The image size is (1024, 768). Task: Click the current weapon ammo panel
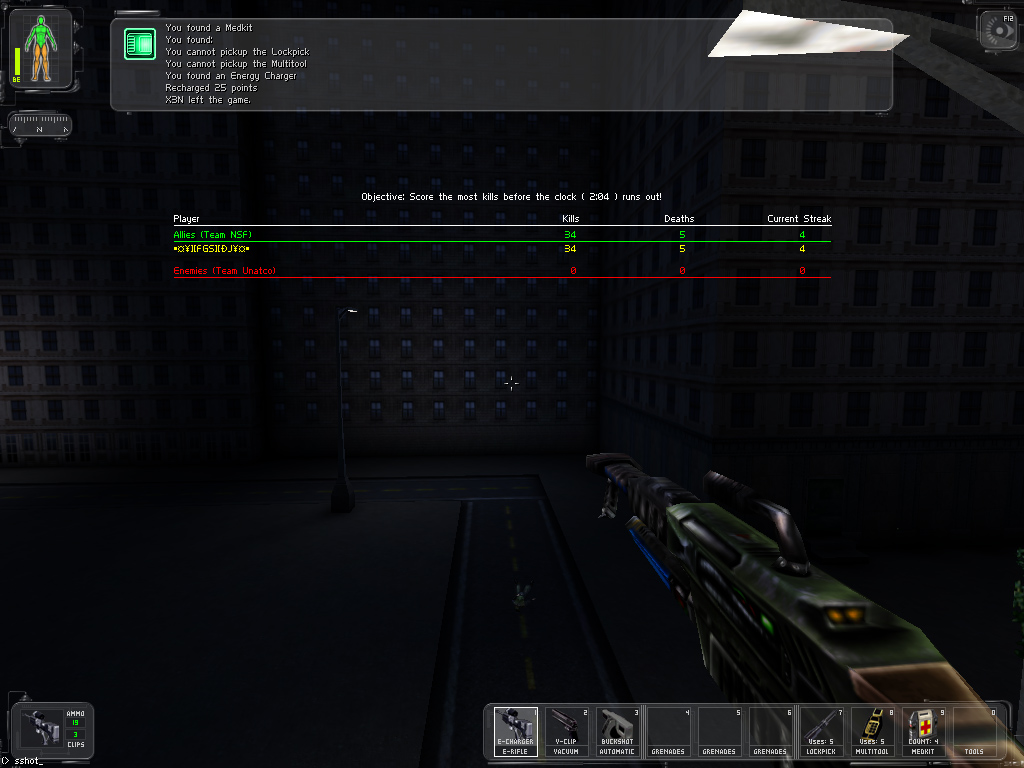[x=50, y=731]
